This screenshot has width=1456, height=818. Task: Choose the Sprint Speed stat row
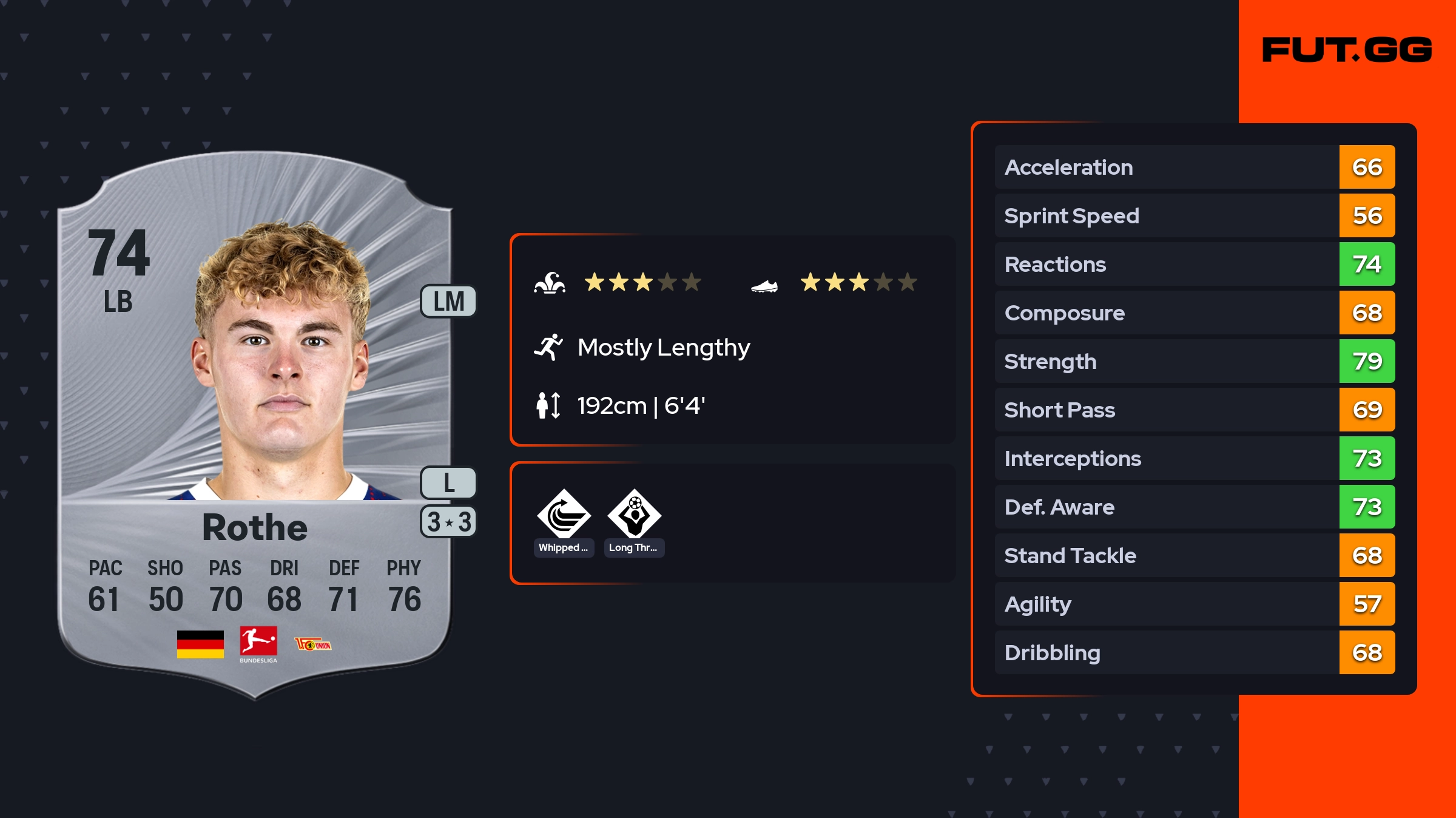point(1195,215)
